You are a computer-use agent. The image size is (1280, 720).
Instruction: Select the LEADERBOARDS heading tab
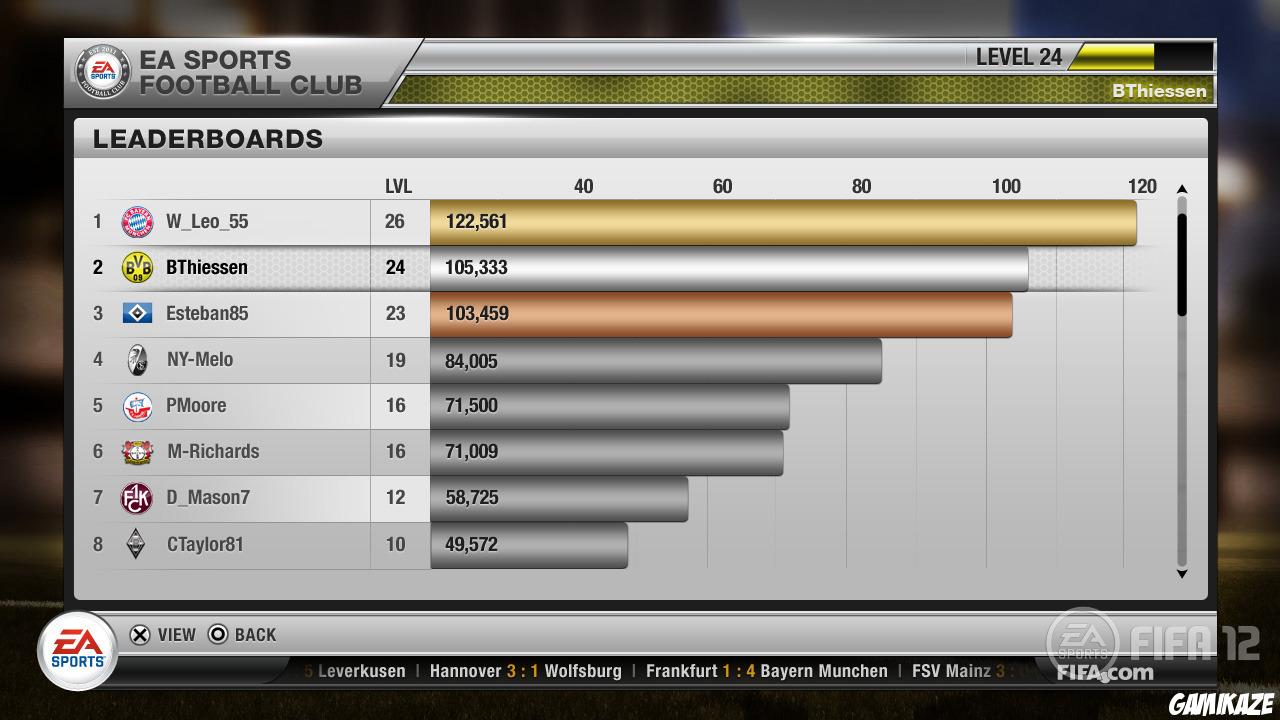click(x=208, y=138)
